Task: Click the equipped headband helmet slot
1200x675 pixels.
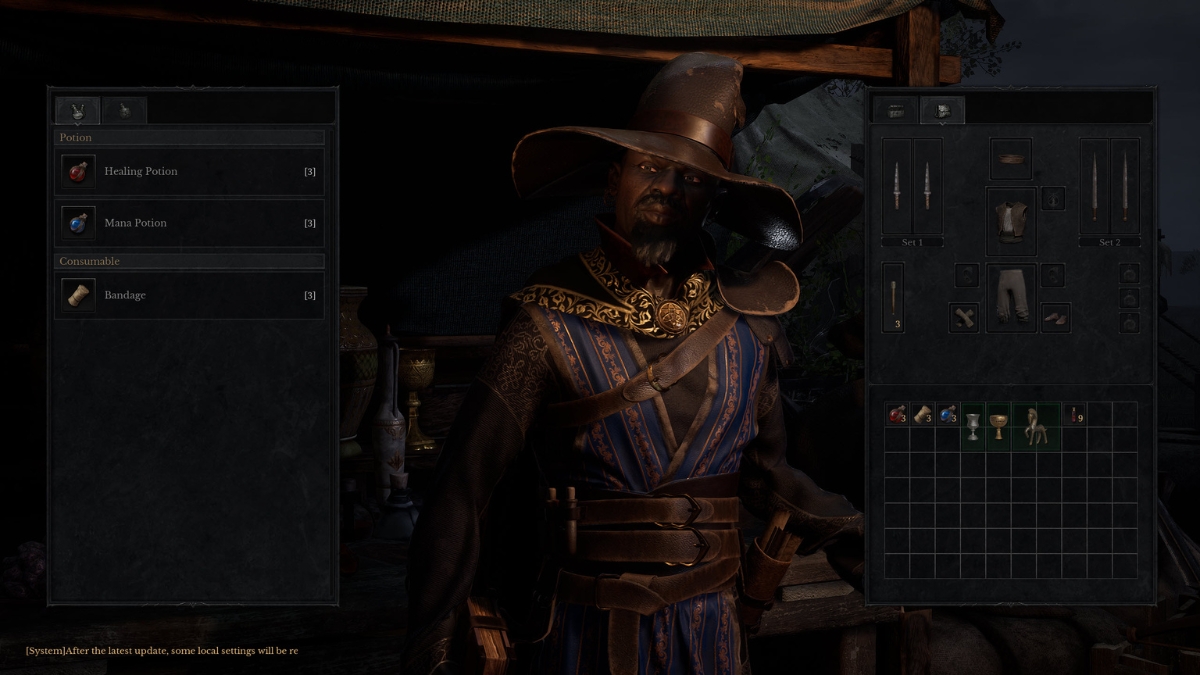Action: coord(1010,158)
